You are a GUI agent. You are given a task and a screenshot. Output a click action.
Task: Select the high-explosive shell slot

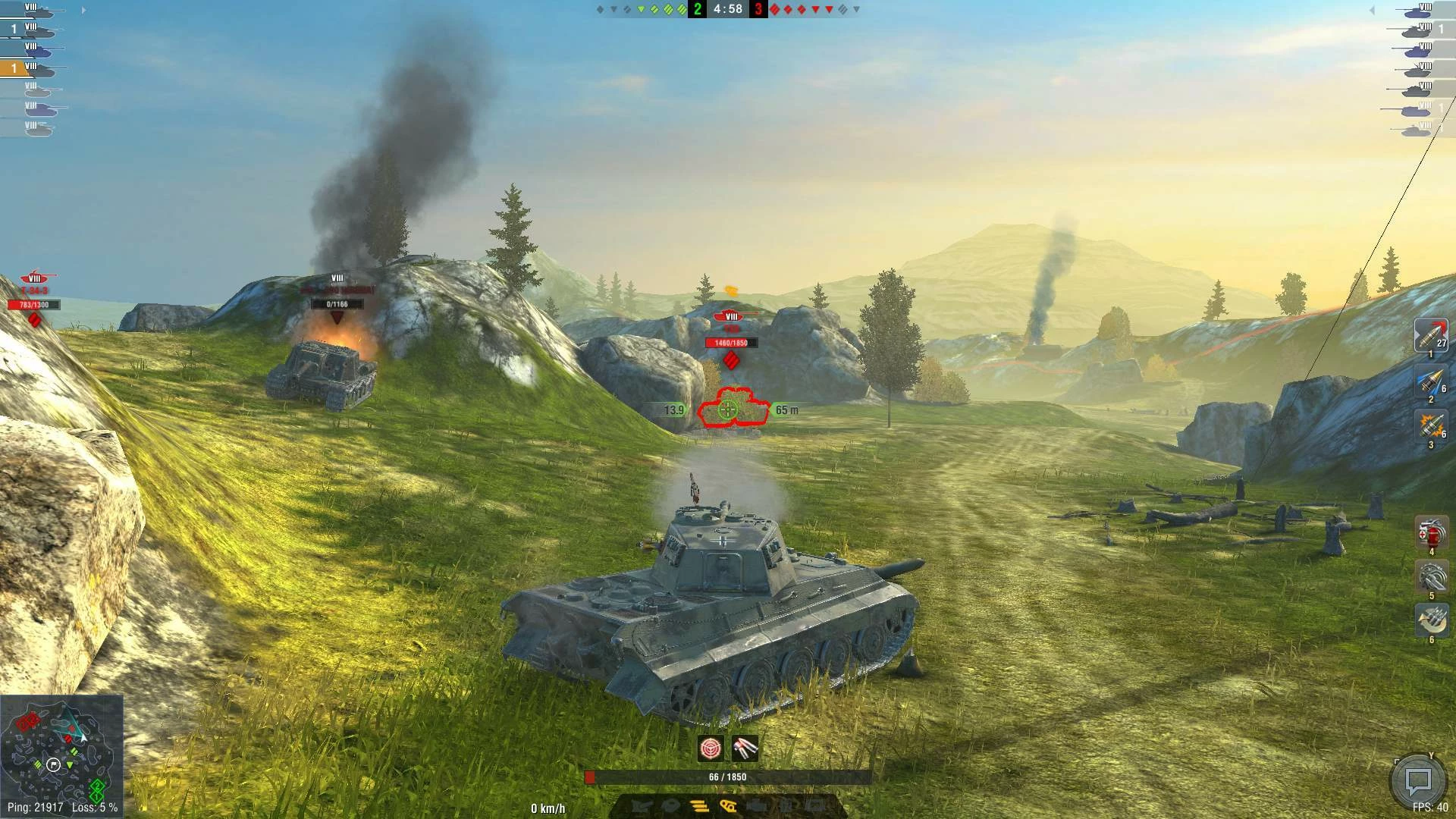pos(1430,425)
